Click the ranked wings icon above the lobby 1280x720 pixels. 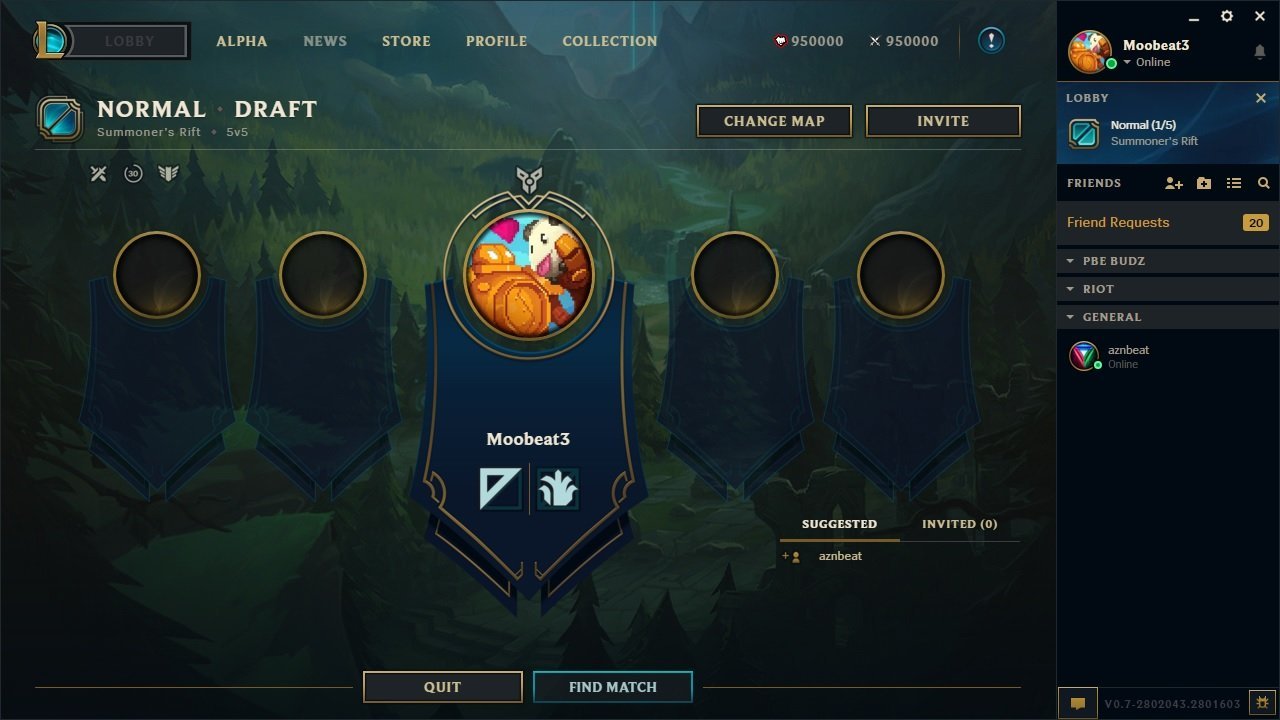tap(168, 173)
